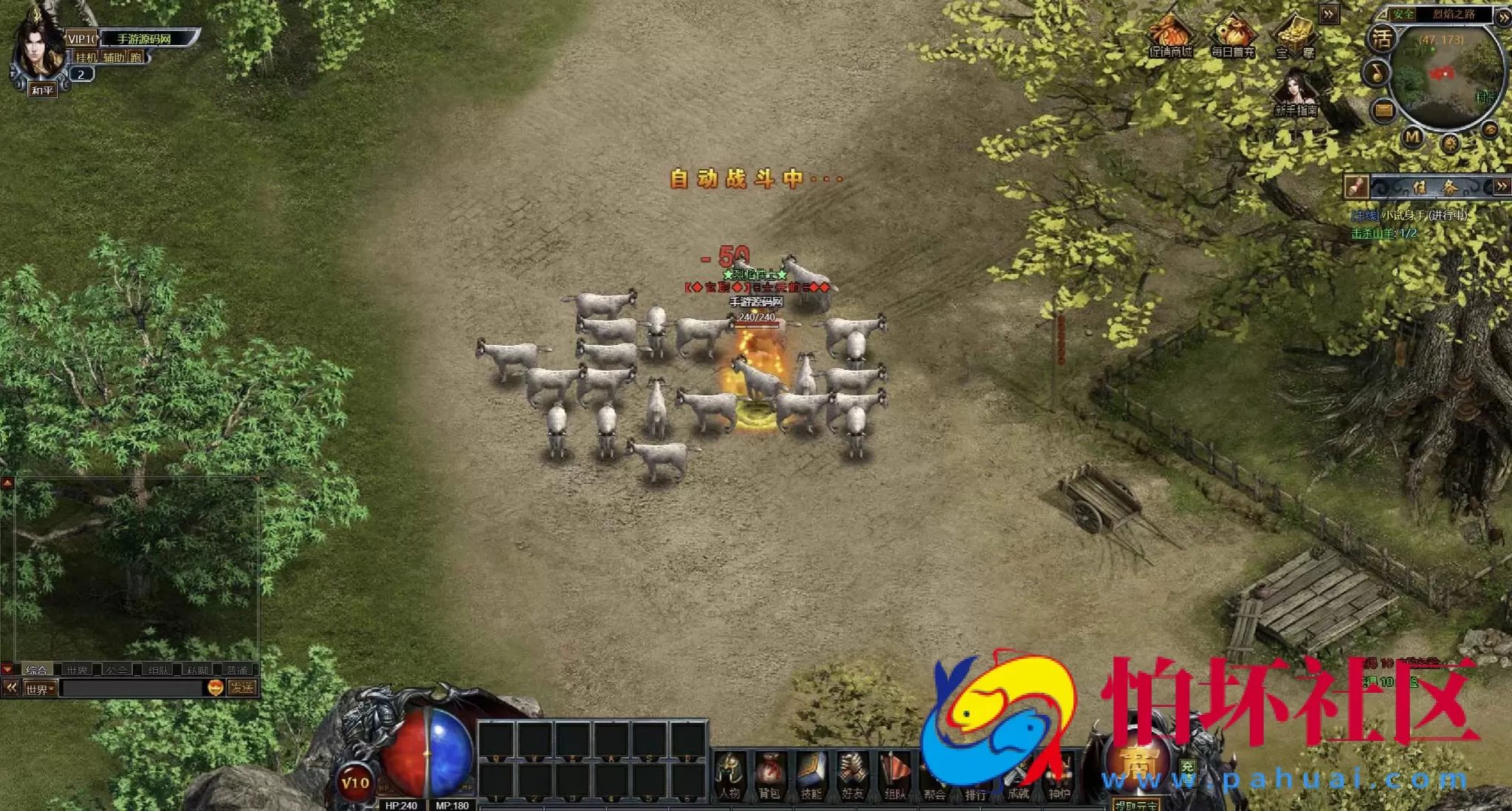Open the 组队 team panel
The image size is (1512, 811).
point(895,775)
